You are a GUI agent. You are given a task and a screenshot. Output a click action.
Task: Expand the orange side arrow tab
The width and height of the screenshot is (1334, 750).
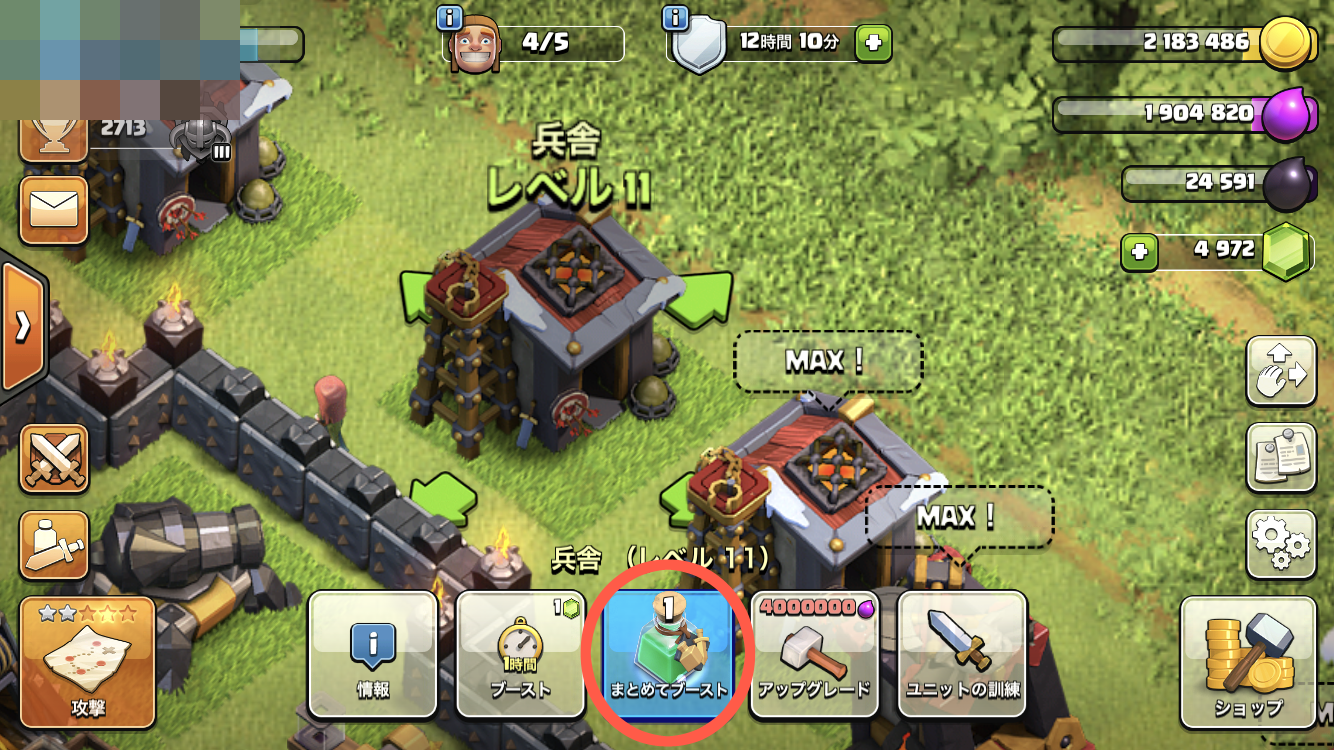pyautogui.click(x=20, y=326)
